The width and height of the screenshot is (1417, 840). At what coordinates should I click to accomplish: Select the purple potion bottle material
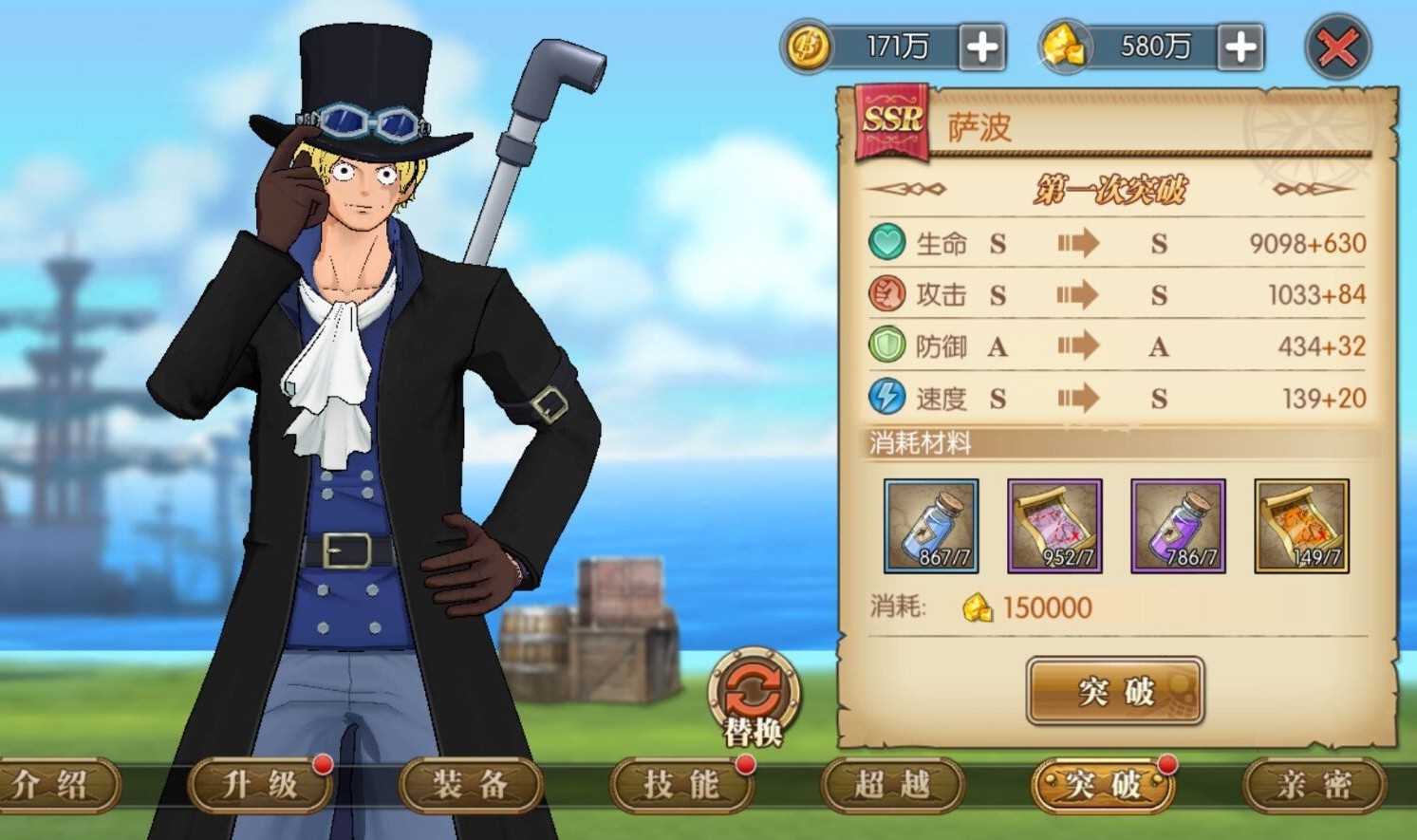tap(1178, 526)
